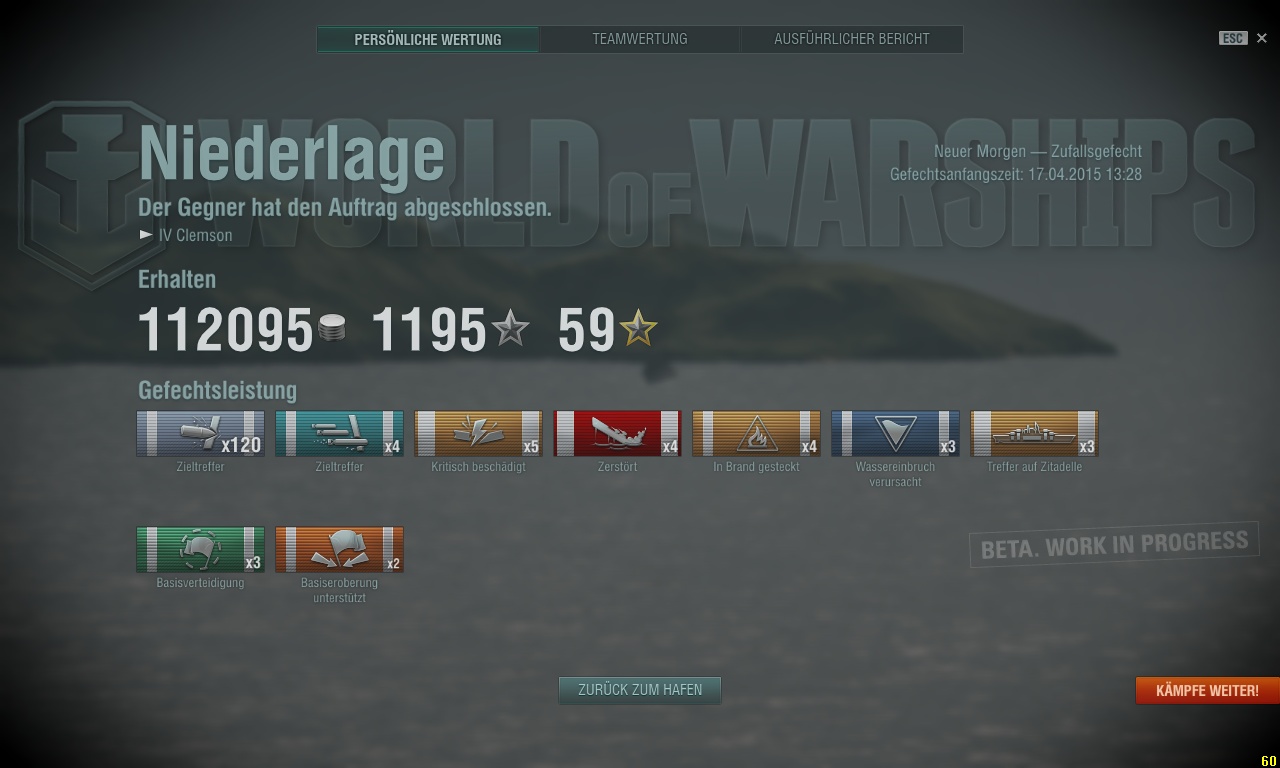Select the green Basisverteidigung ribbon
The height and width of the screenshot is (768, 1280).
point(200,550)
